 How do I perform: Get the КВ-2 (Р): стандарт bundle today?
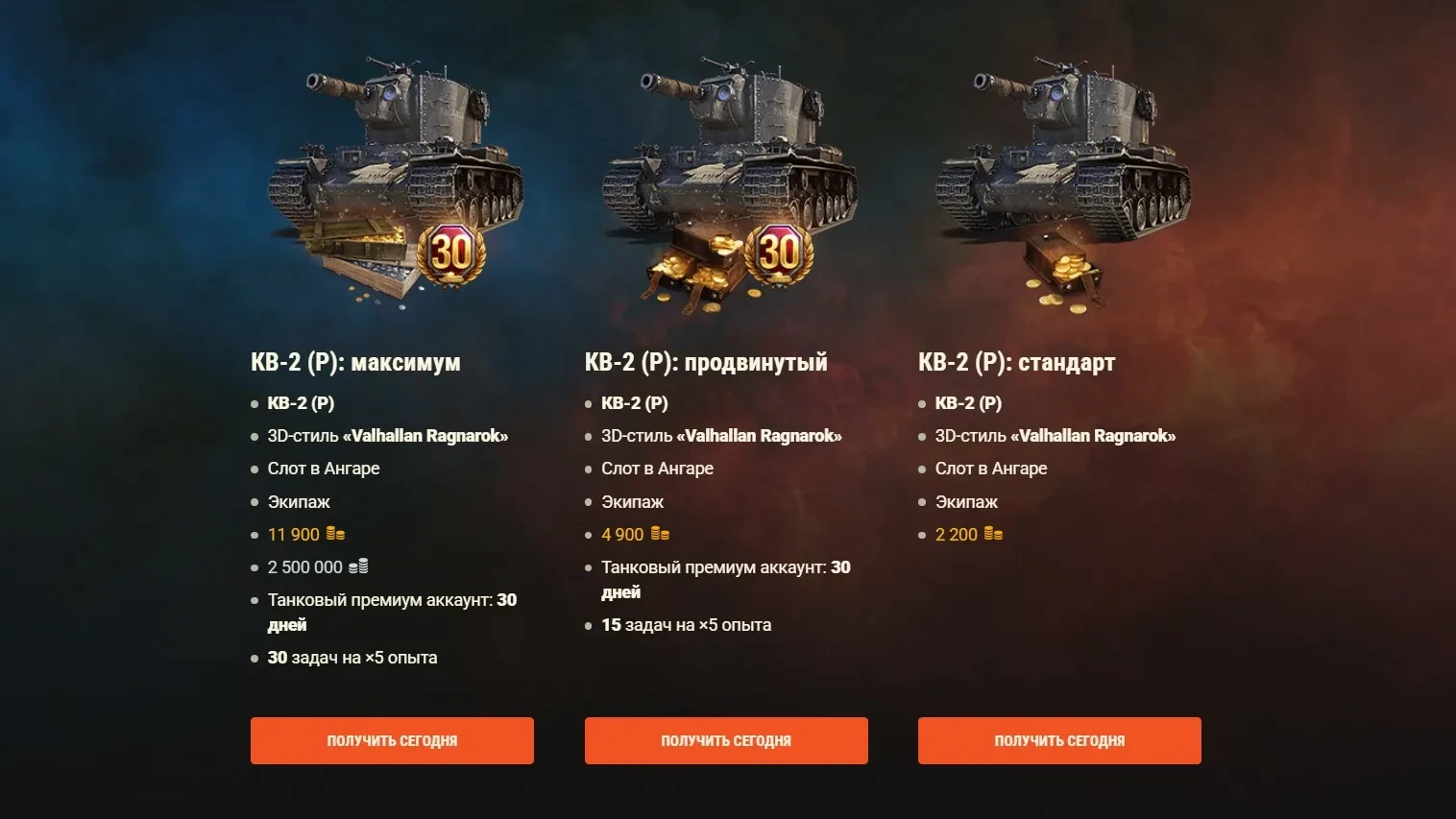point(1059,740)
